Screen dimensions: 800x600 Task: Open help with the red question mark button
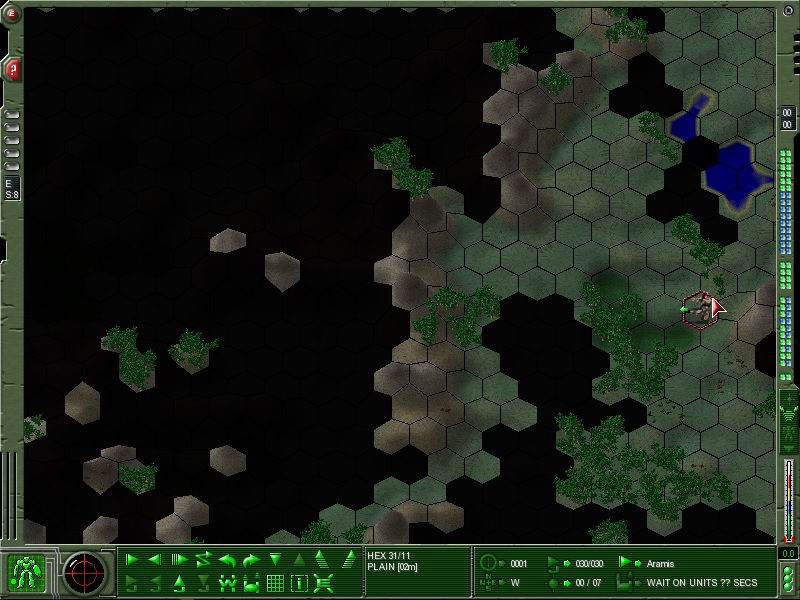[13, 69]
